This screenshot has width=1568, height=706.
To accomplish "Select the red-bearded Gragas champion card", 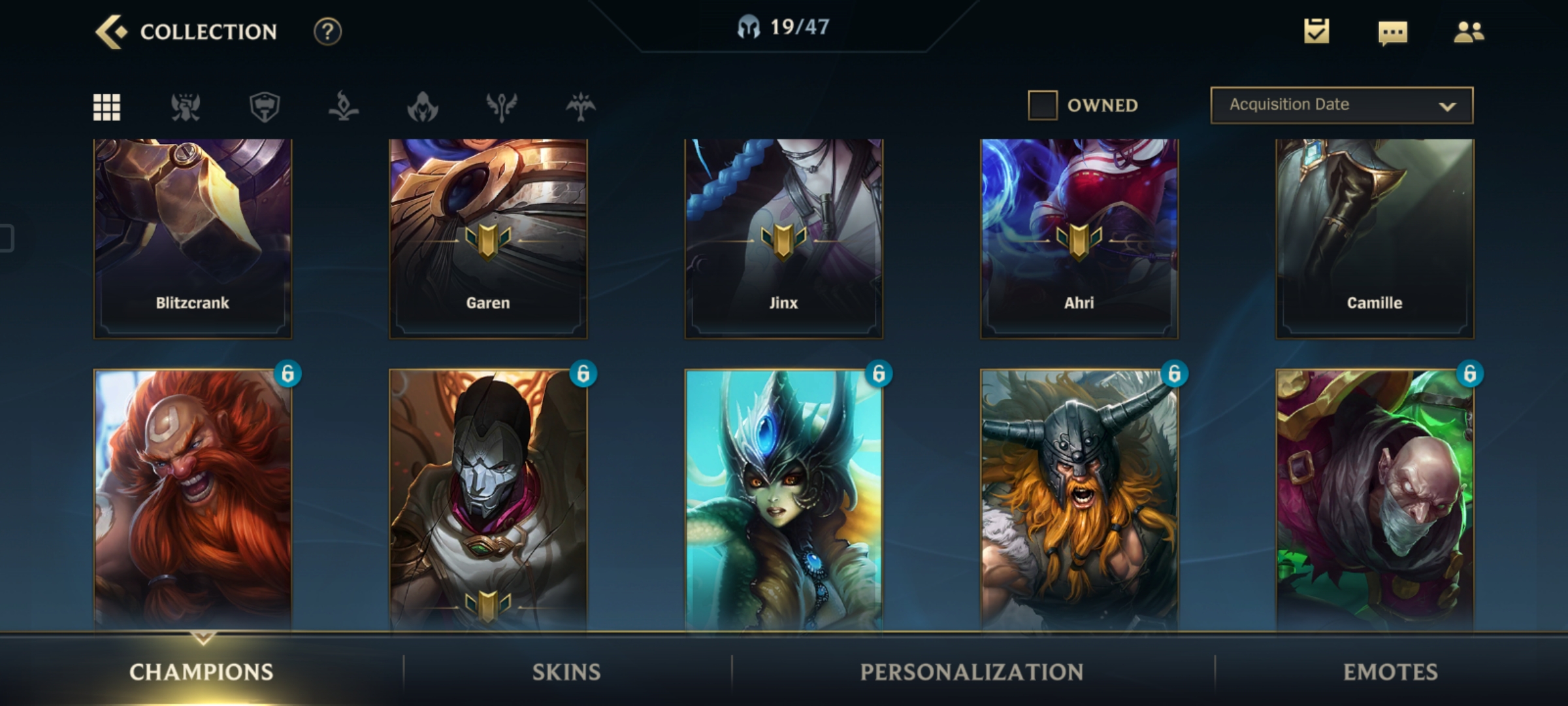I will [x=193, y=499].
